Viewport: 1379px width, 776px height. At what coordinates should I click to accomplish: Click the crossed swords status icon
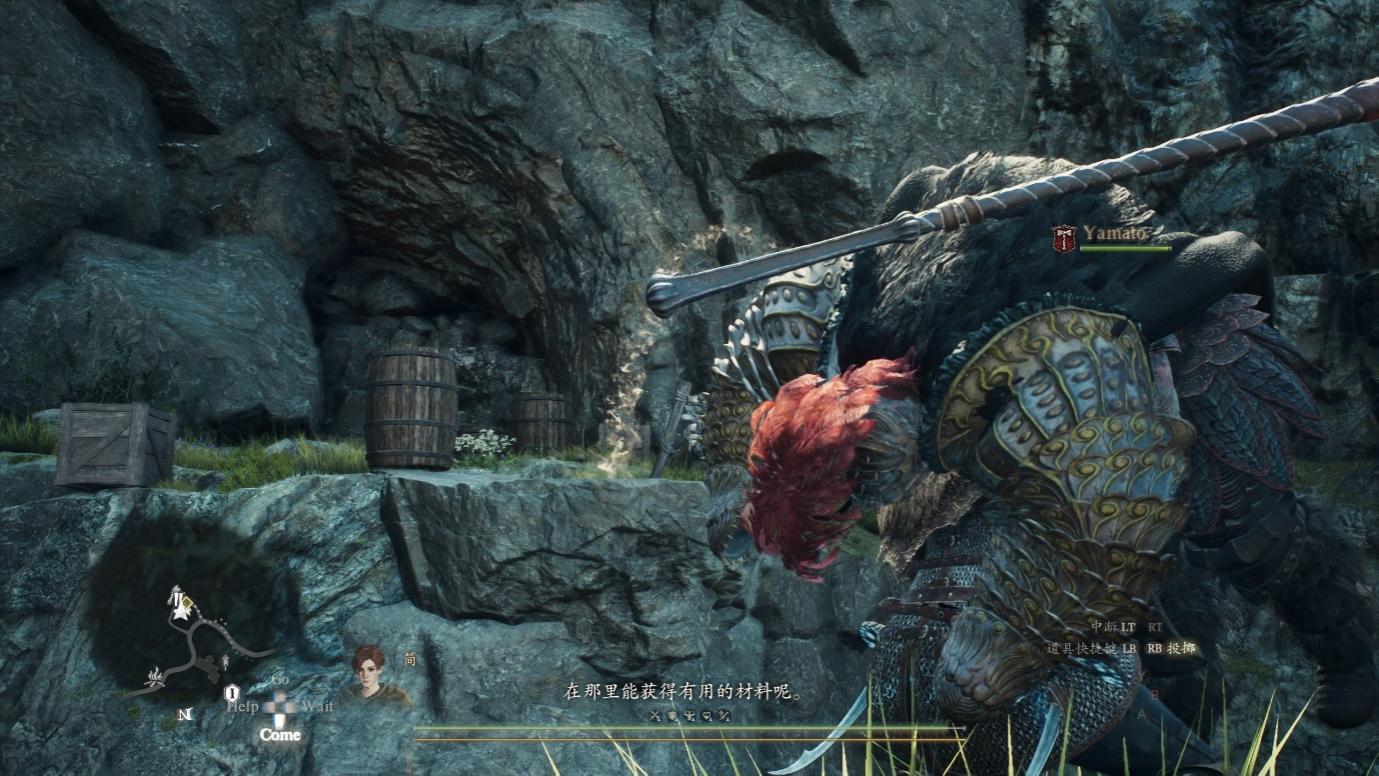(x=656, y=715)
